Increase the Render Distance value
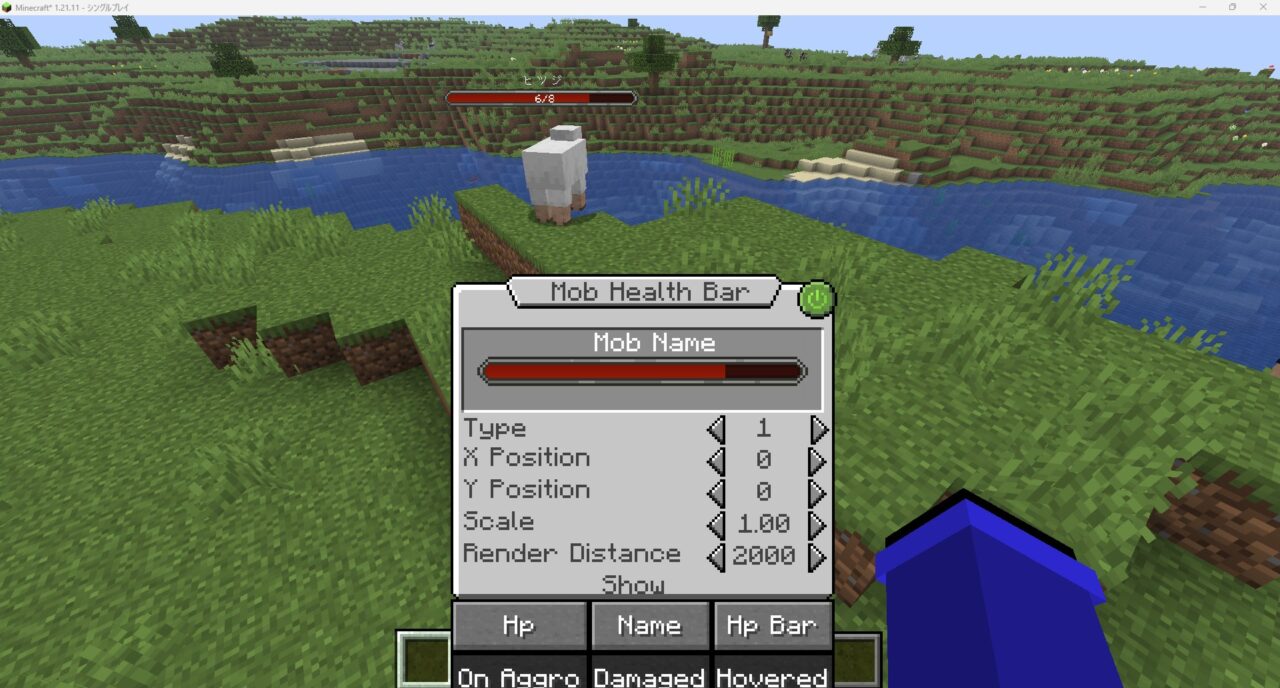This screenshot has width=1280, height=688. point(819,557)
